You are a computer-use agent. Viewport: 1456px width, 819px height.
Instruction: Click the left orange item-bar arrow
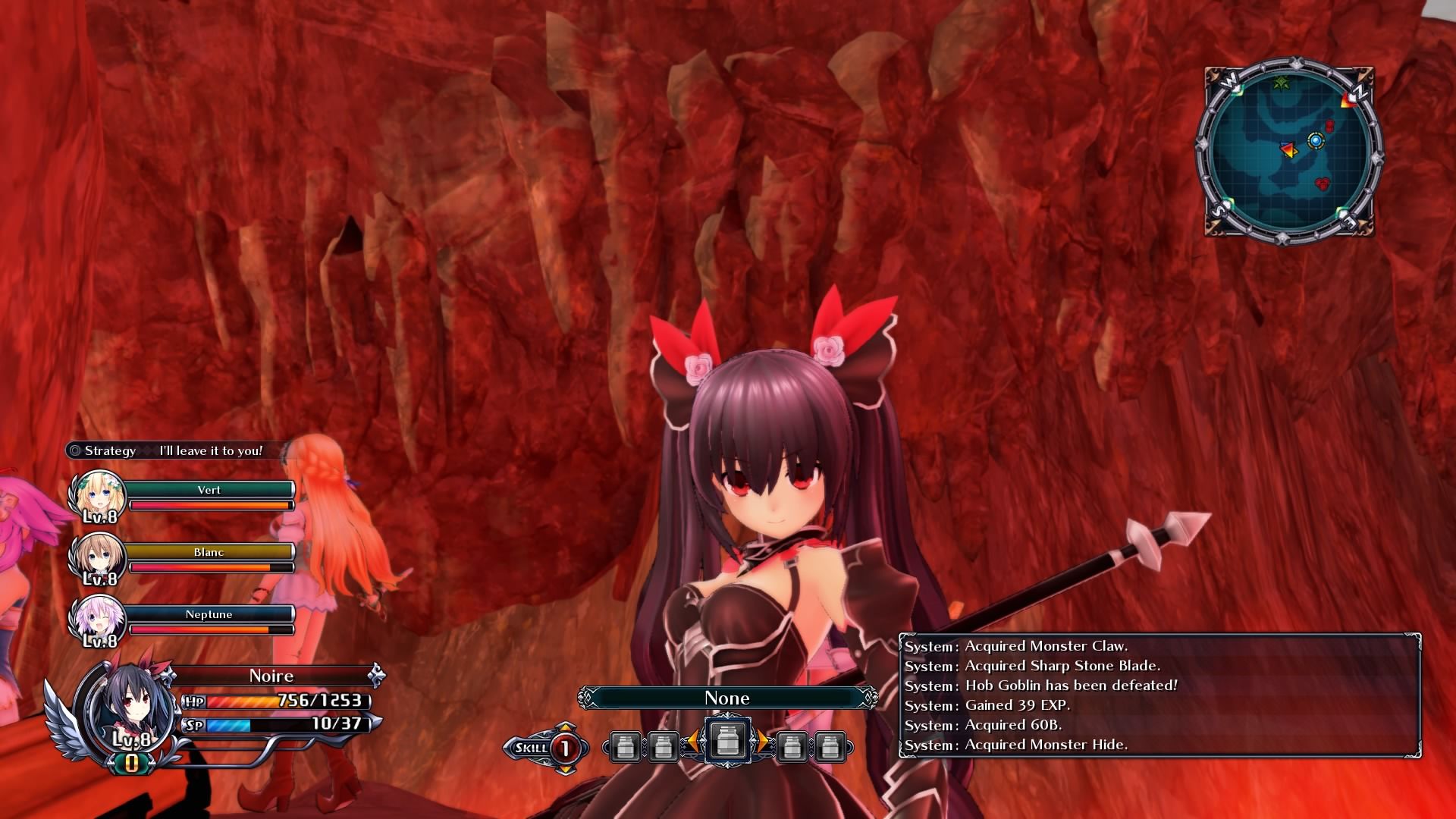pos(692,742)
